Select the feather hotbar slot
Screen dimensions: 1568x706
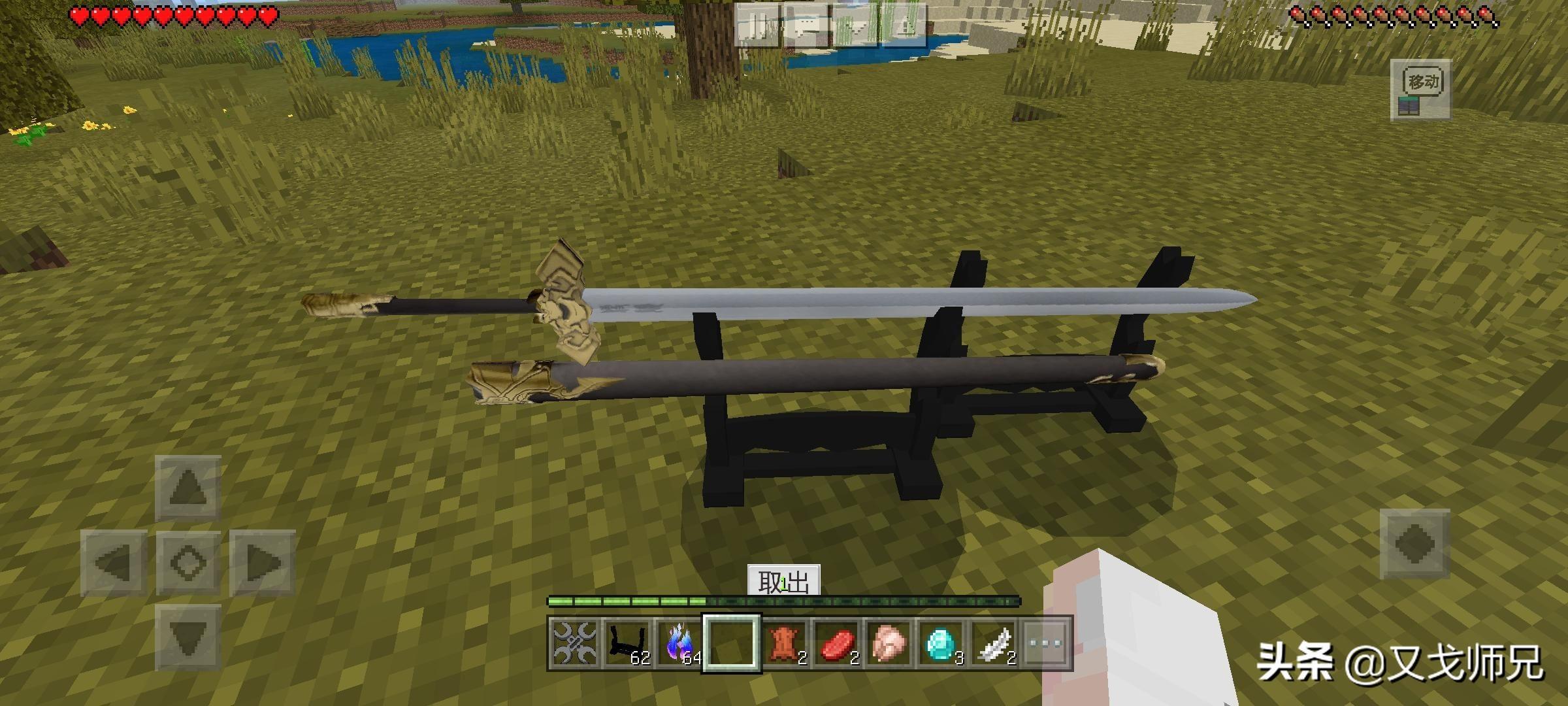click(994, 643)
